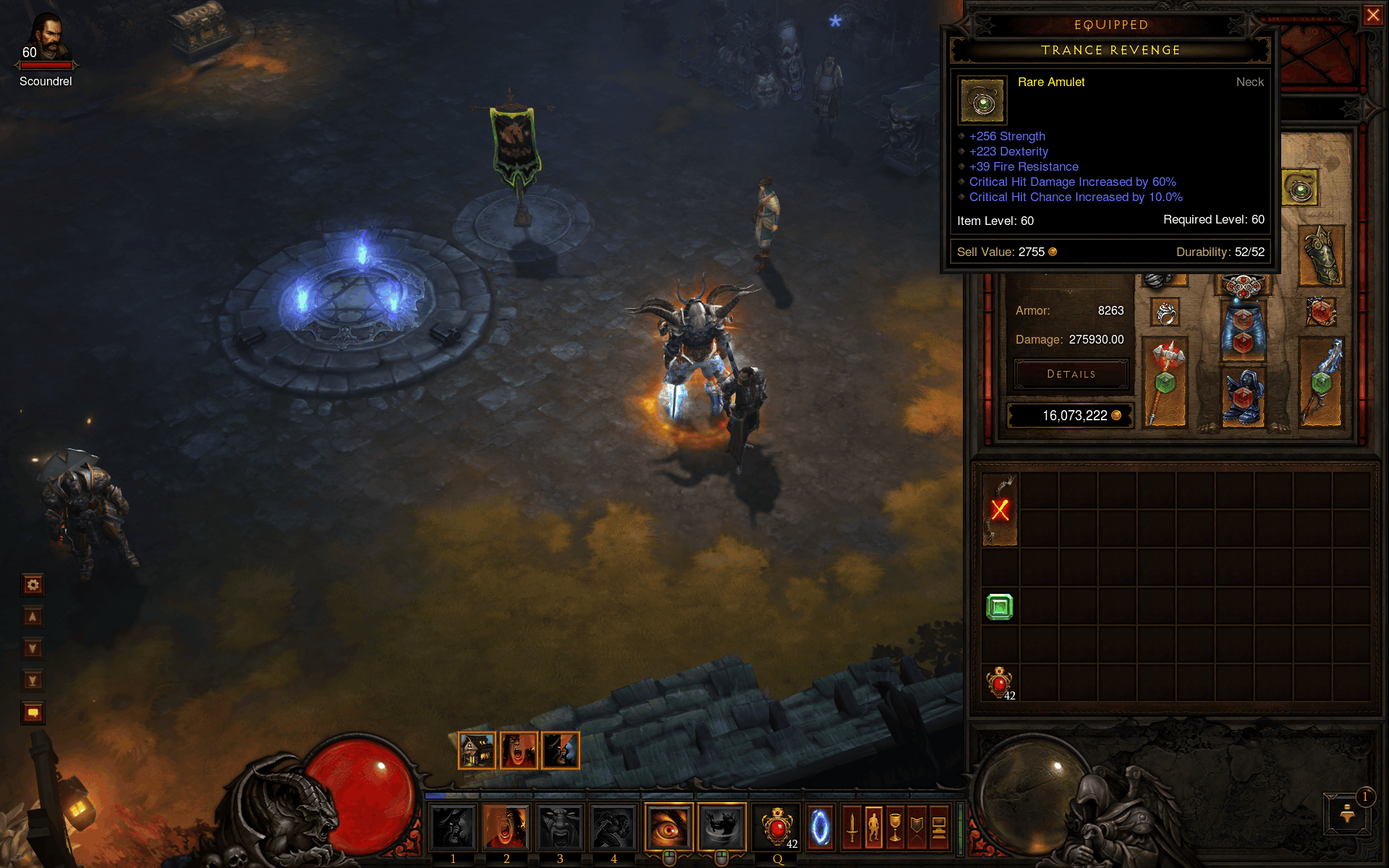Select the equipped amulet slot
The image size is (1389, 868).
(1300, 188)
